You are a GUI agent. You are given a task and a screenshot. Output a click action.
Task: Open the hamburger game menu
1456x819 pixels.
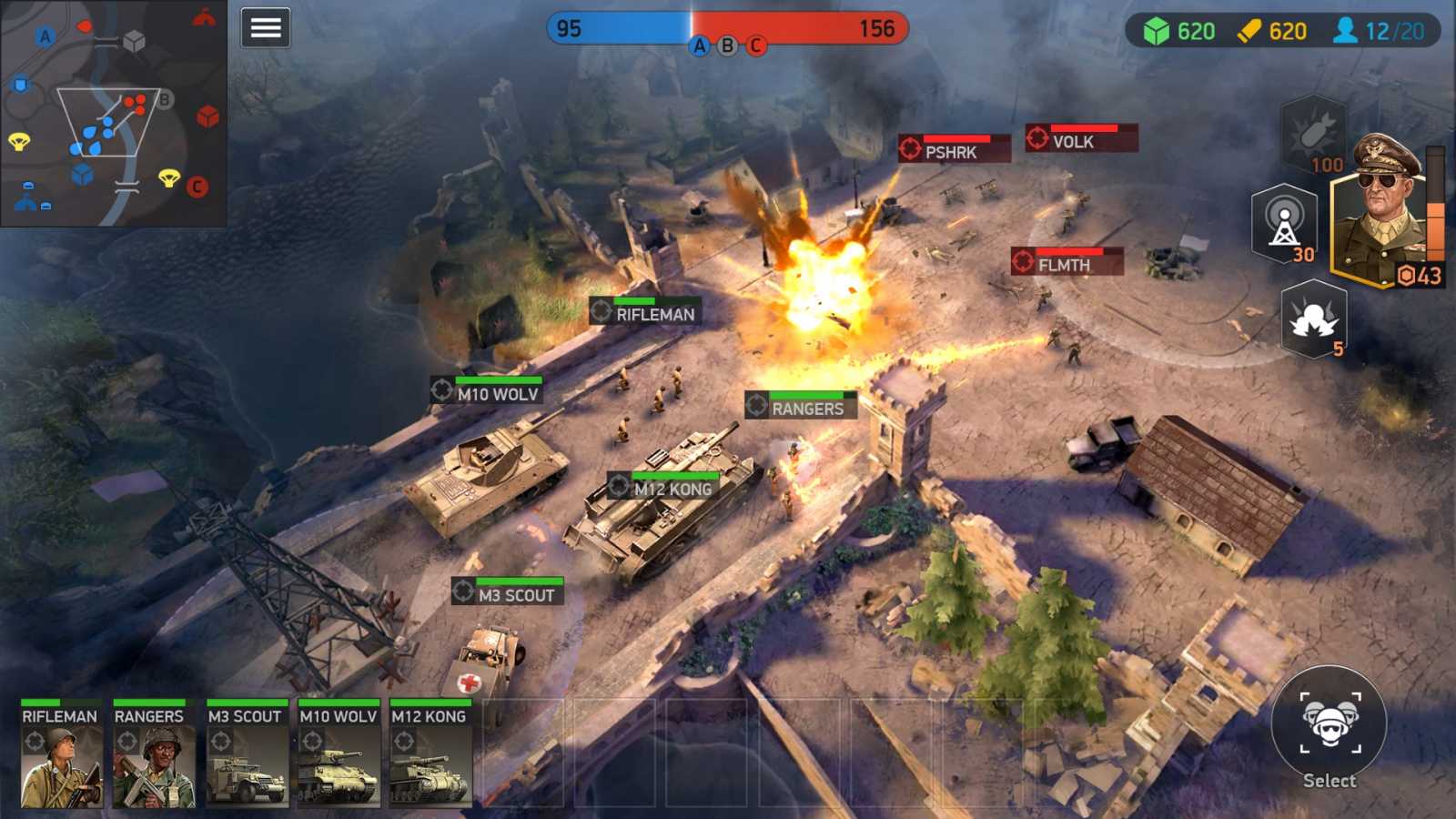pyautogui.click(x=264, y=27)
